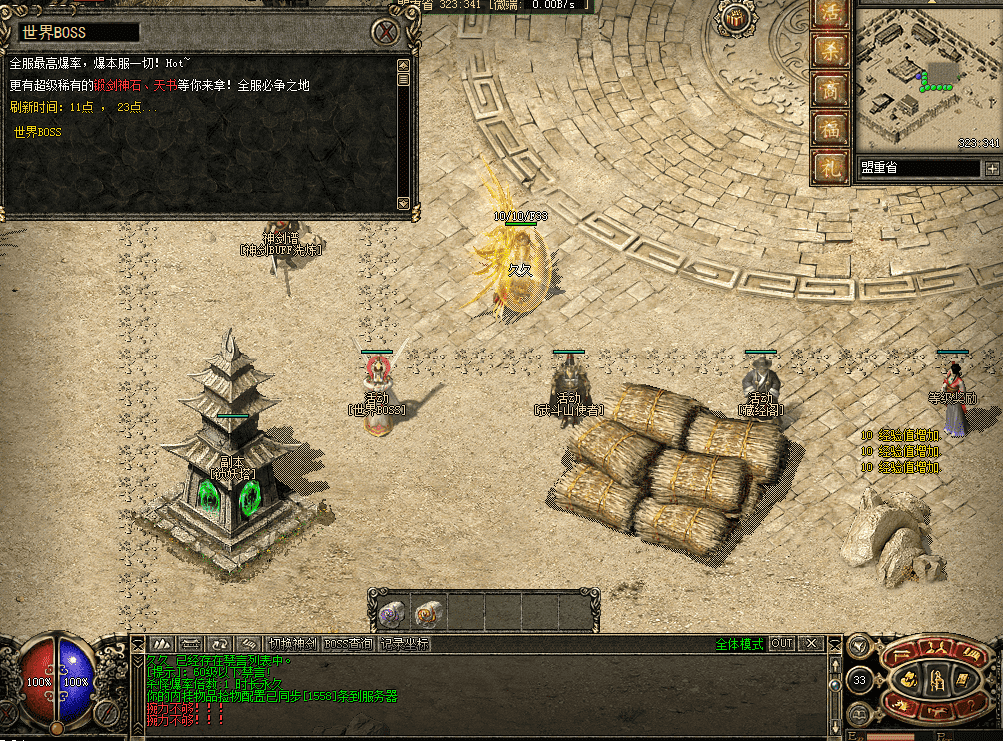Image resolution: width=1003 pixels, height=741 pixels.
Task: Toggle the 全体模式 attack mode
Action: click(x=739, y=644)
